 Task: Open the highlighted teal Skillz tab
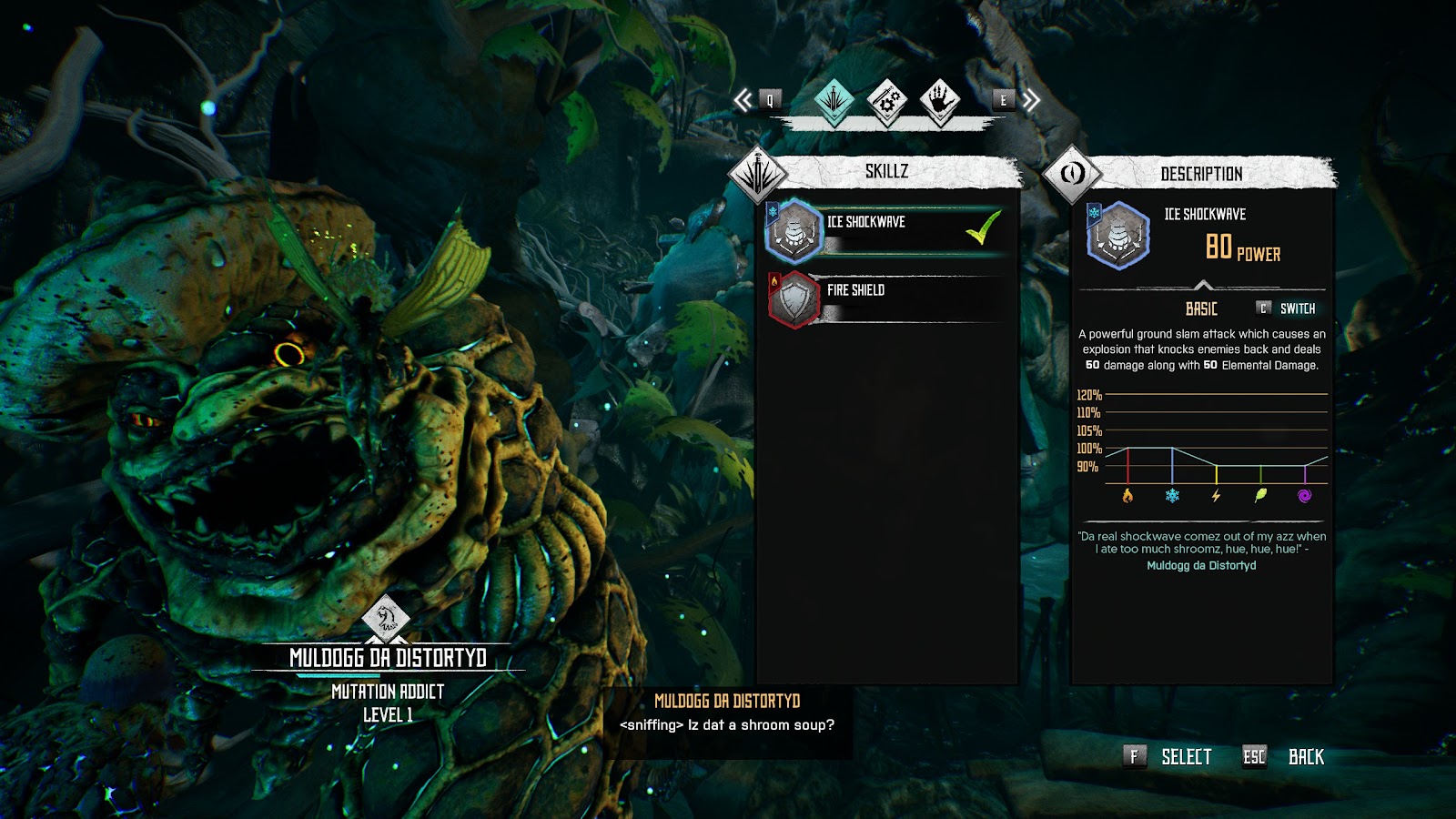(x=834, y=100)
